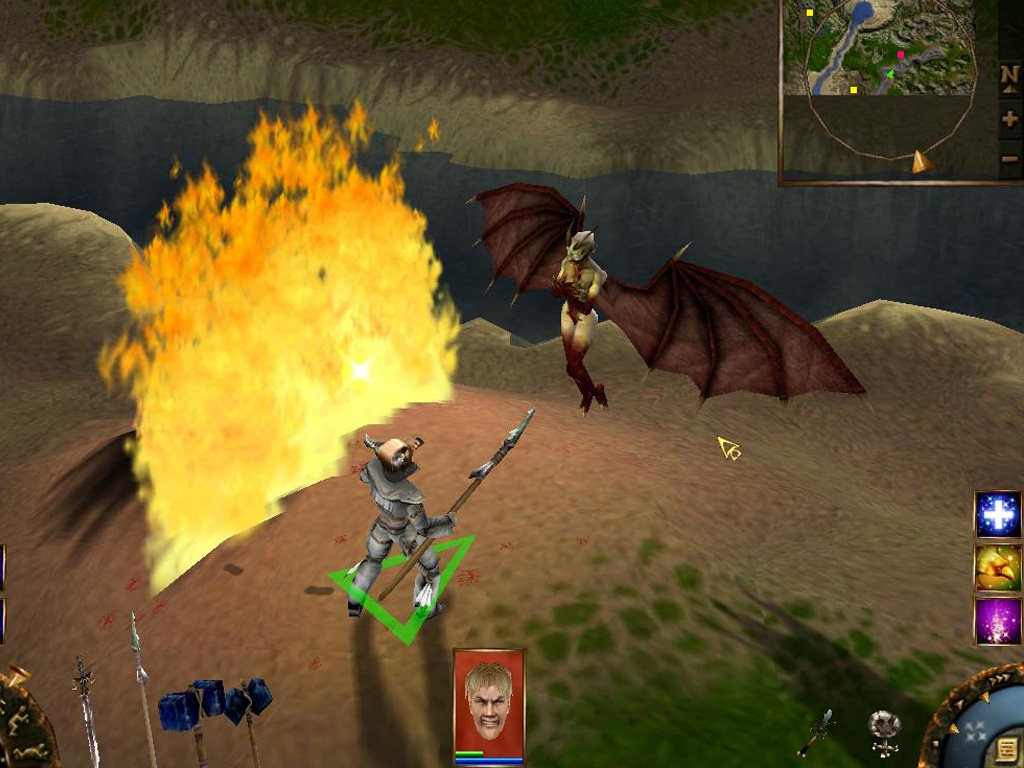Zoom out the minimap with minus button
The width and height of the screenshot is (1024, 768).
[1009, 158]
